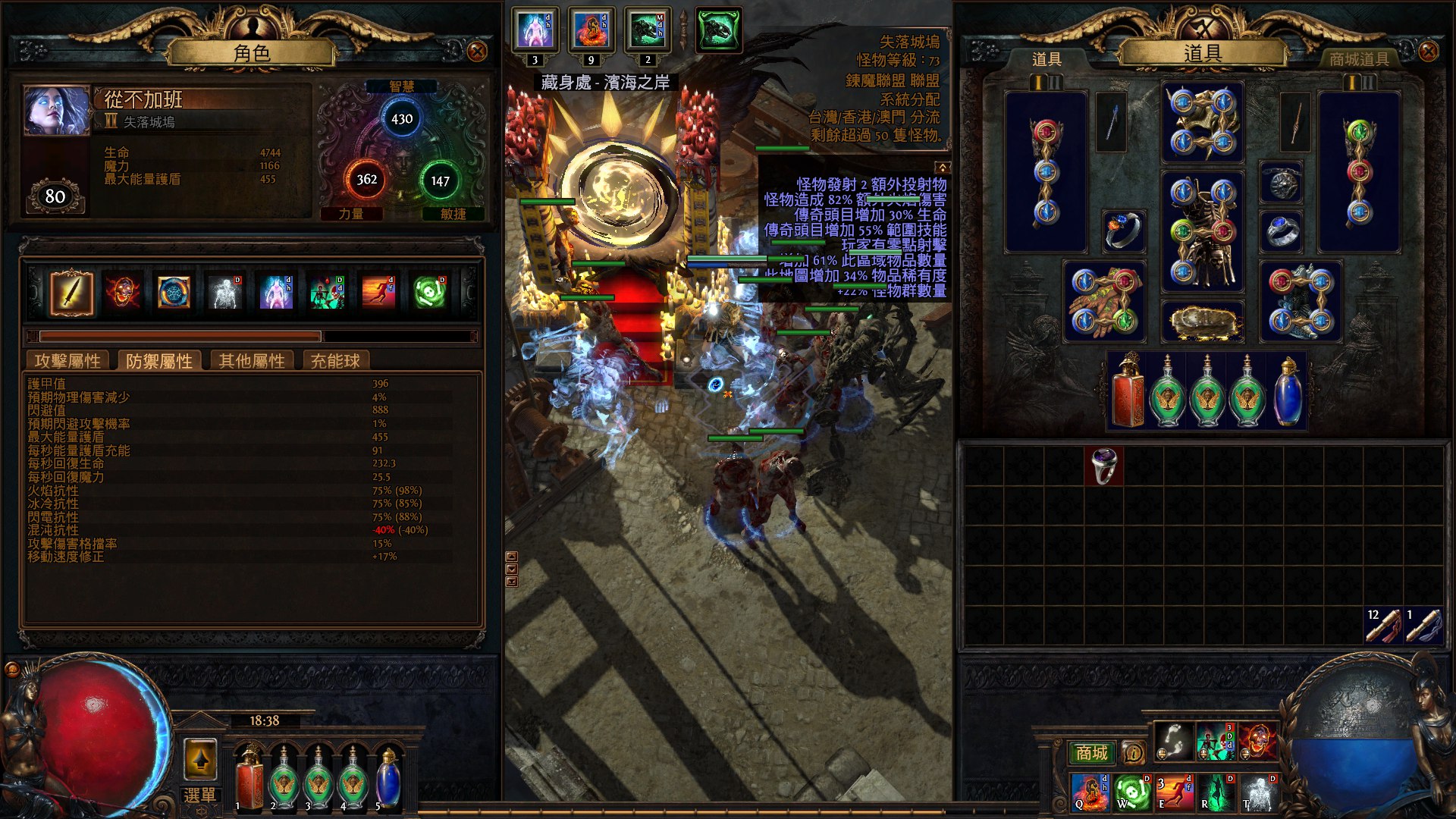Click the 選單 menu button
Viewport: 1456px width, 819px height.
tap(200, 795)
